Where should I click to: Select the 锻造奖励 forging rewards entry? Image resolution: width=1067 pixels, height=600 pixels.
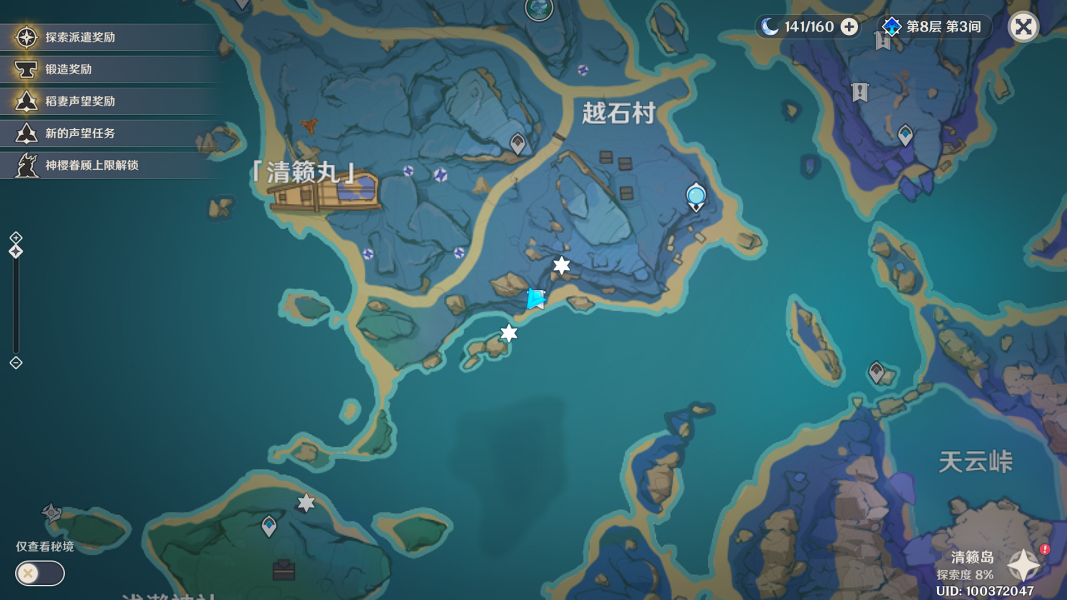click(68, 69)
